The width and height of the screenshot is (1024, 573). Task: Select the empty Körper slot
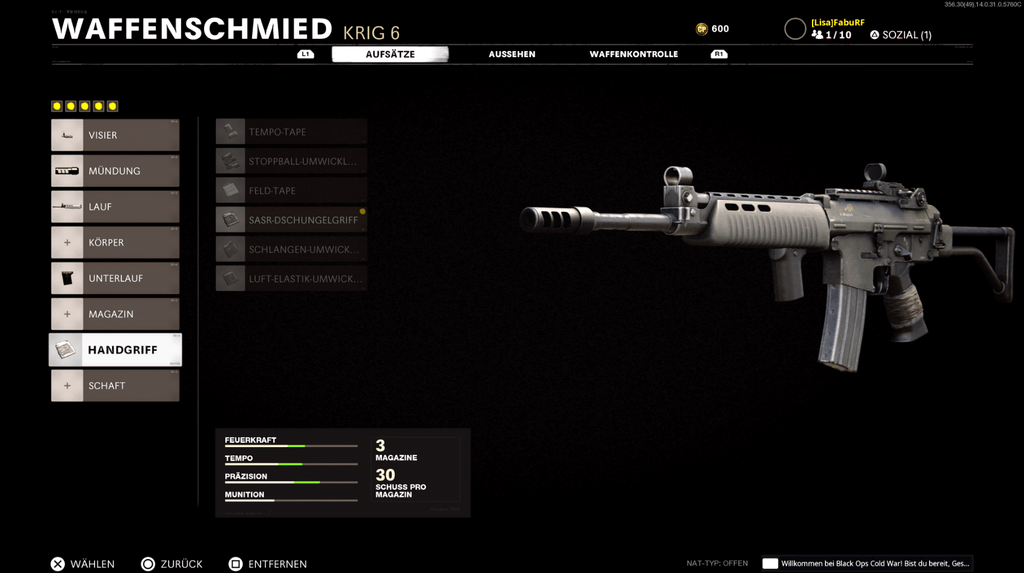pyautogui.click(x=115, y=243)
